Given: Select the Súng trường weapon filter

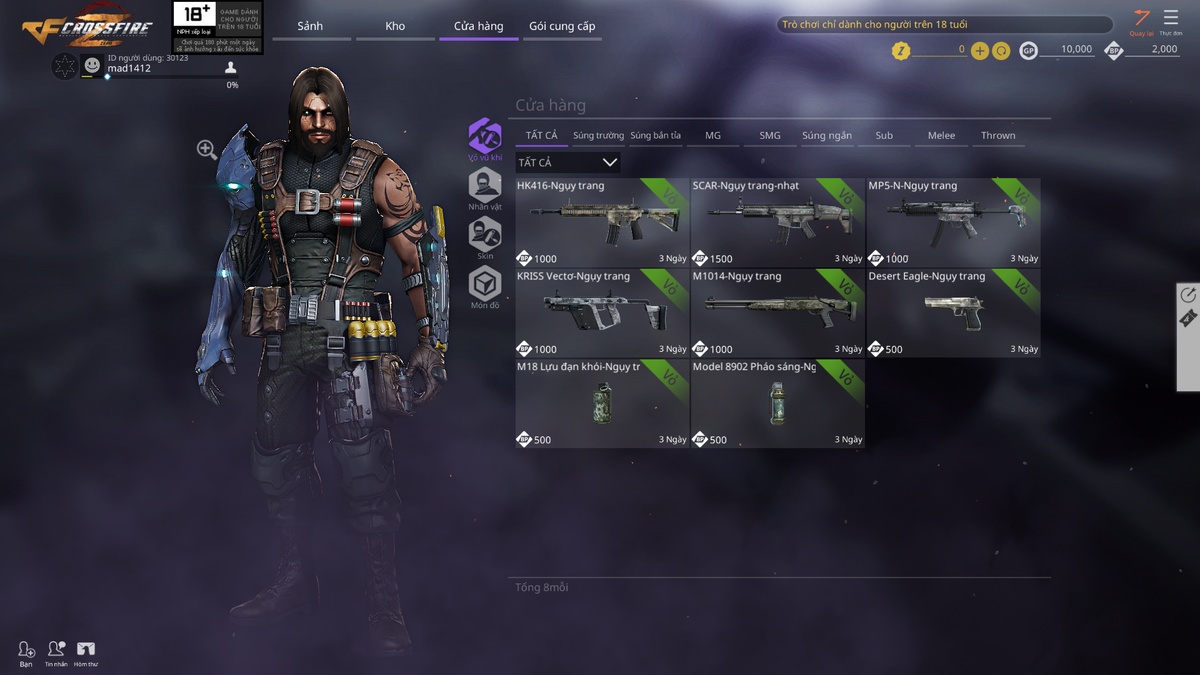Looking at the screenshot, I should tap(598, 135).
